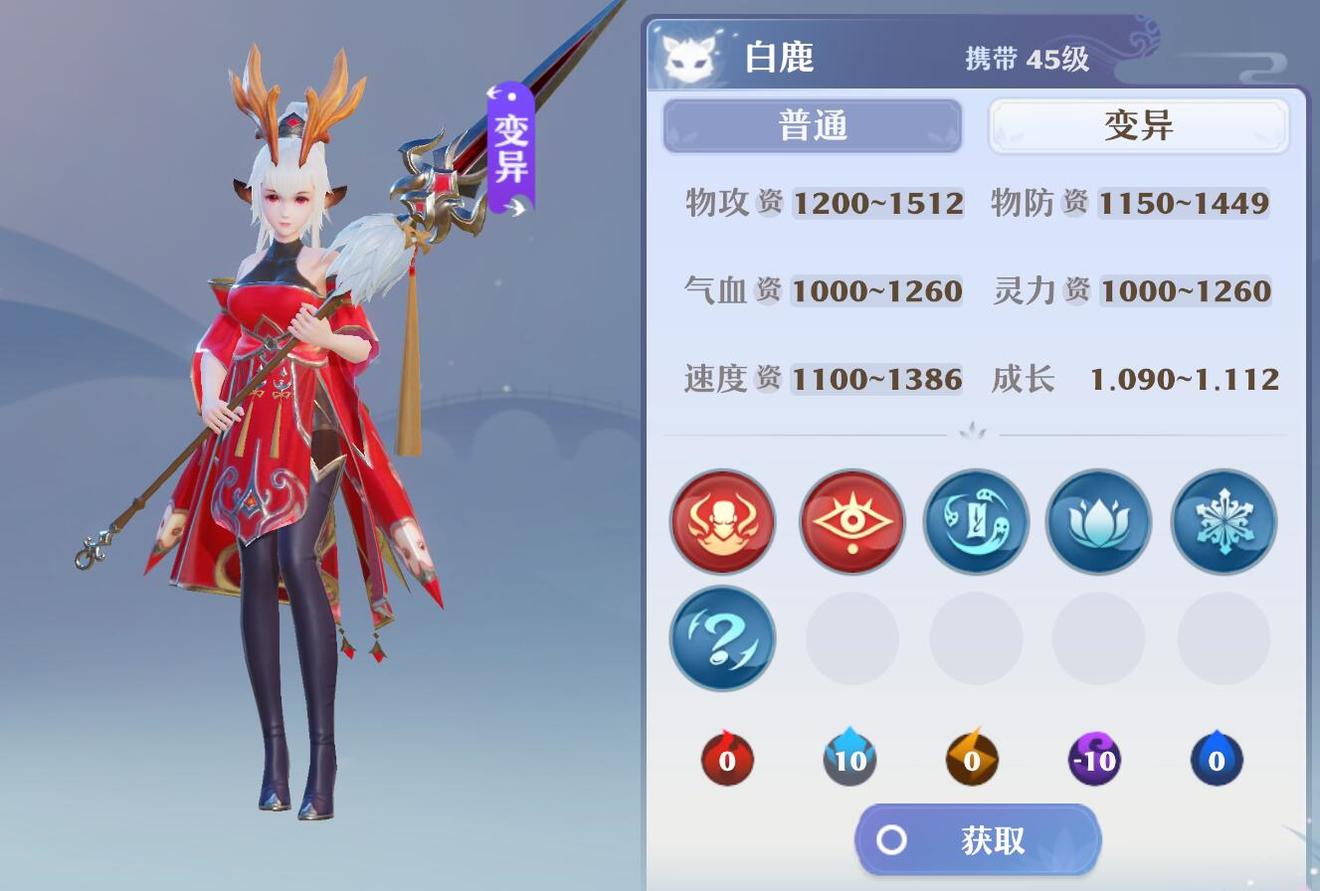Screen dimensions: 1320x891
Task: Open the demon face skill icon
Action: click(722, 522)
